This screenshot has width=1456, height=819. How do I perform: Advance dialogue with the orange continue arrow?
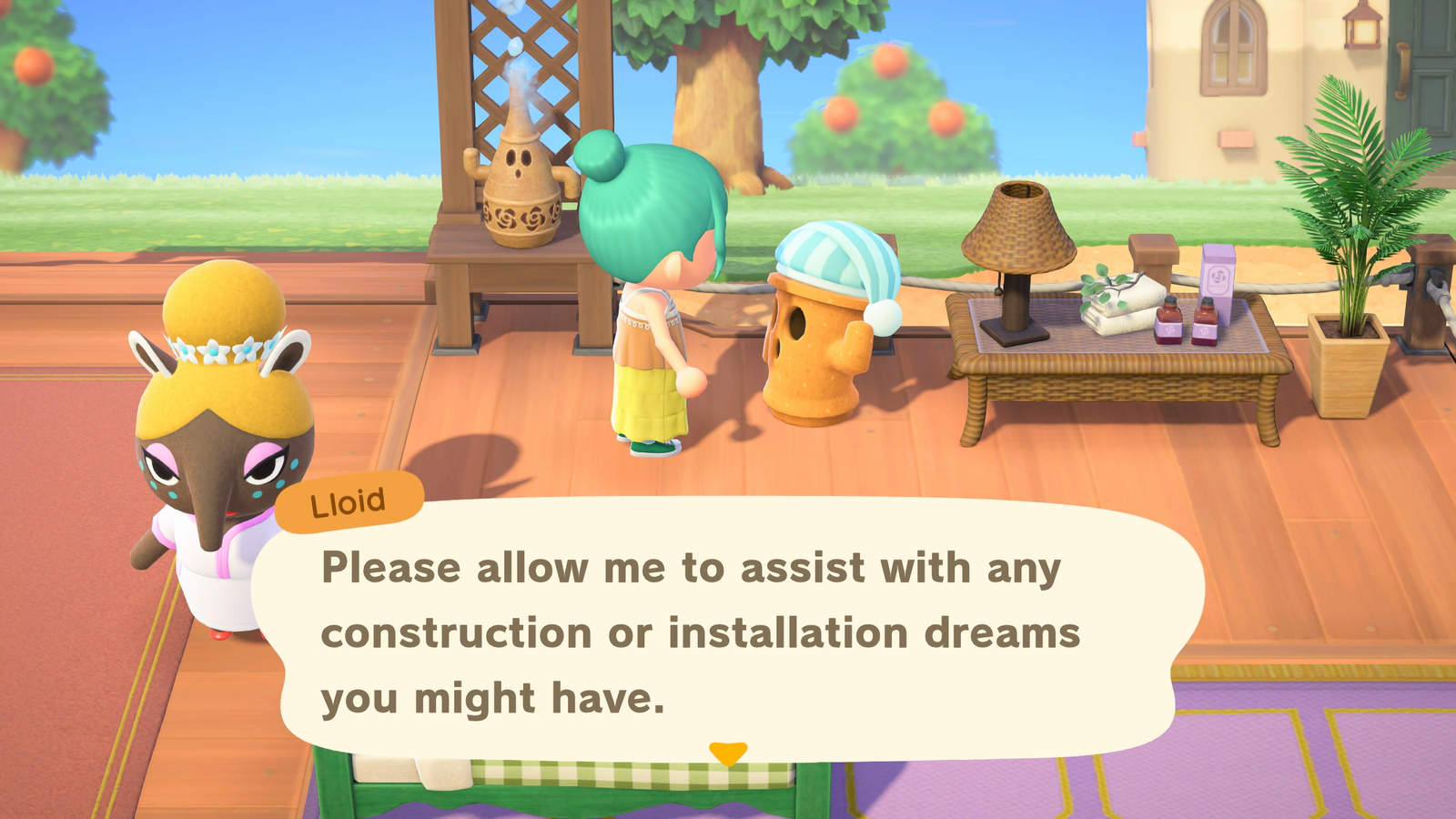point(728,753)
